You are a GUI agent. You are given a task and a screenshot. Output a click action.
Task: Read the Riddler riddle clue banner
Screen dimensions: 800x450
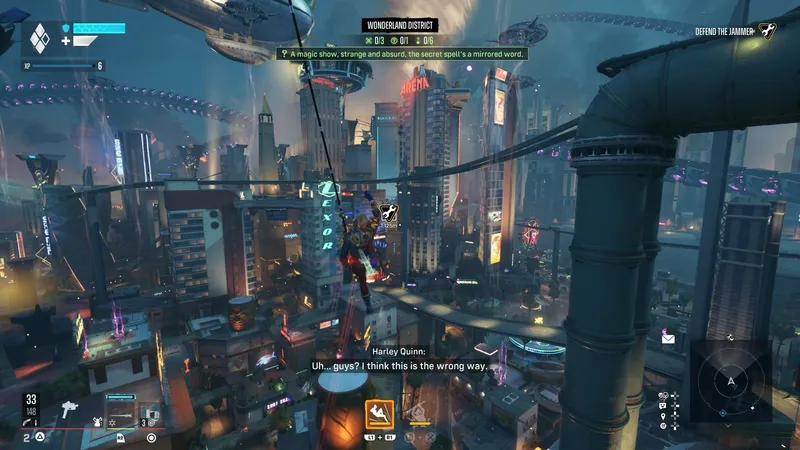(x=400, y=54)
